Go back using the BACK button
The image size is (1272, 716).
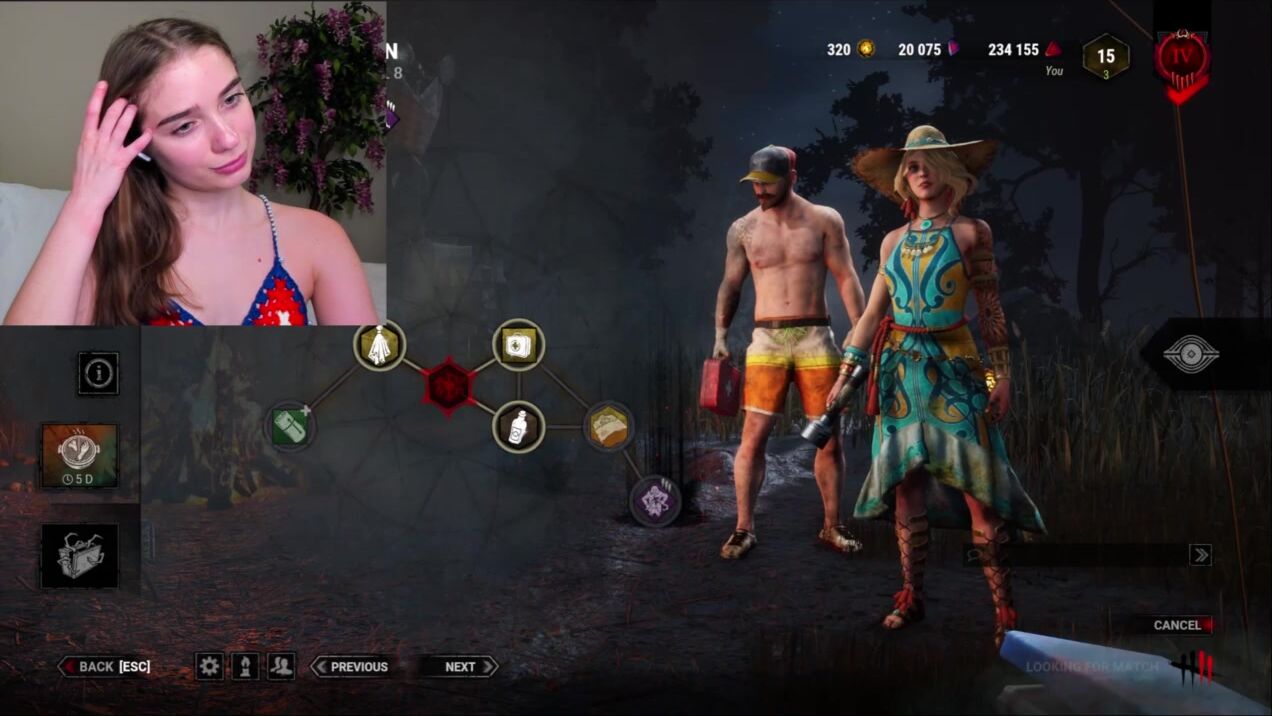(x=106, y=667)
